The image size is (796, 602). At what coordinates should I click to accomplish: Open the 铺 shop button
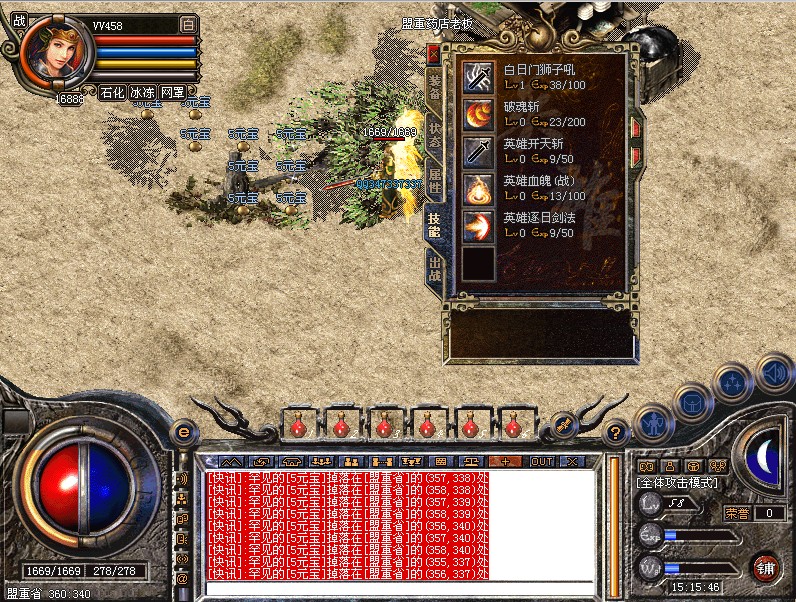tap(765, 568)
